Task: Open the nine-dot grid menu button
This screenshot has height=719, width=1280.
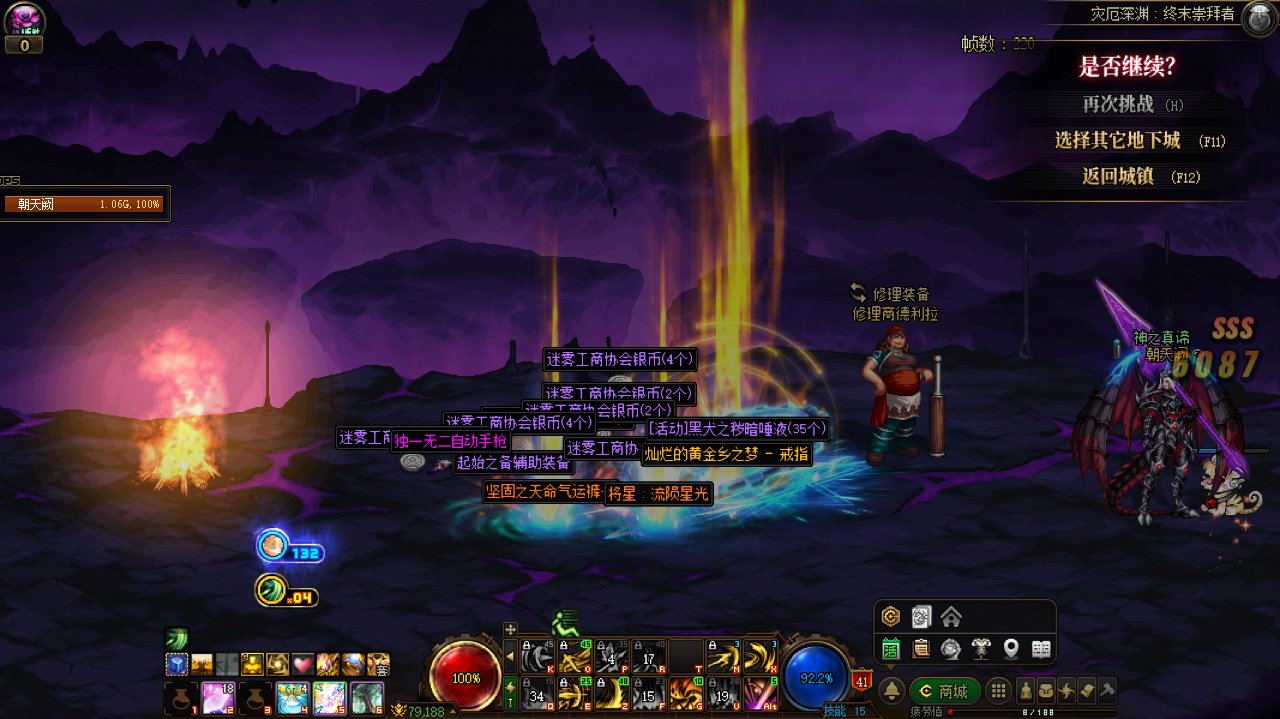Action: pos(997,691)
